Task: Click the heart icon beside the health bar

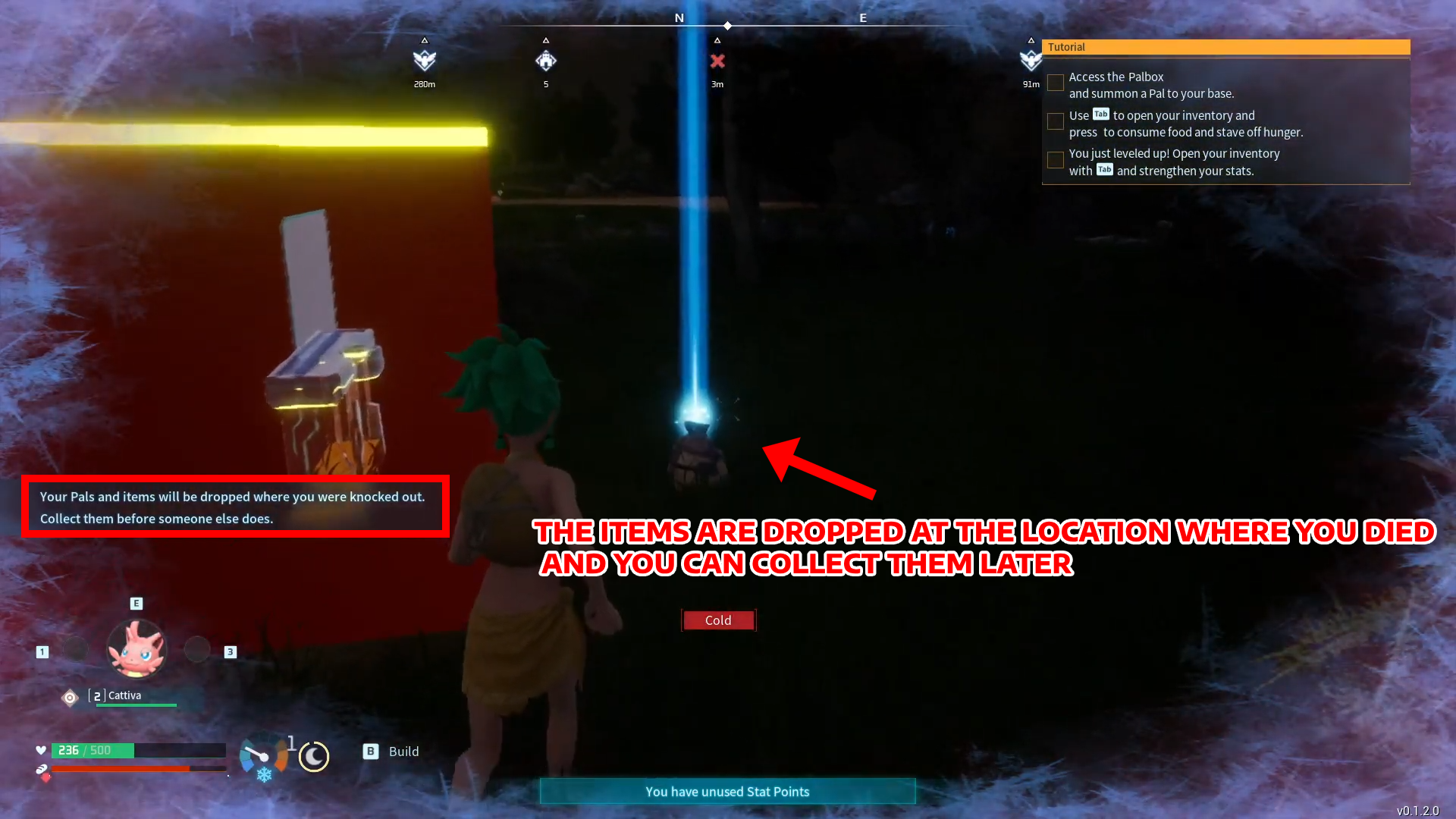Action: pos(42,750)
